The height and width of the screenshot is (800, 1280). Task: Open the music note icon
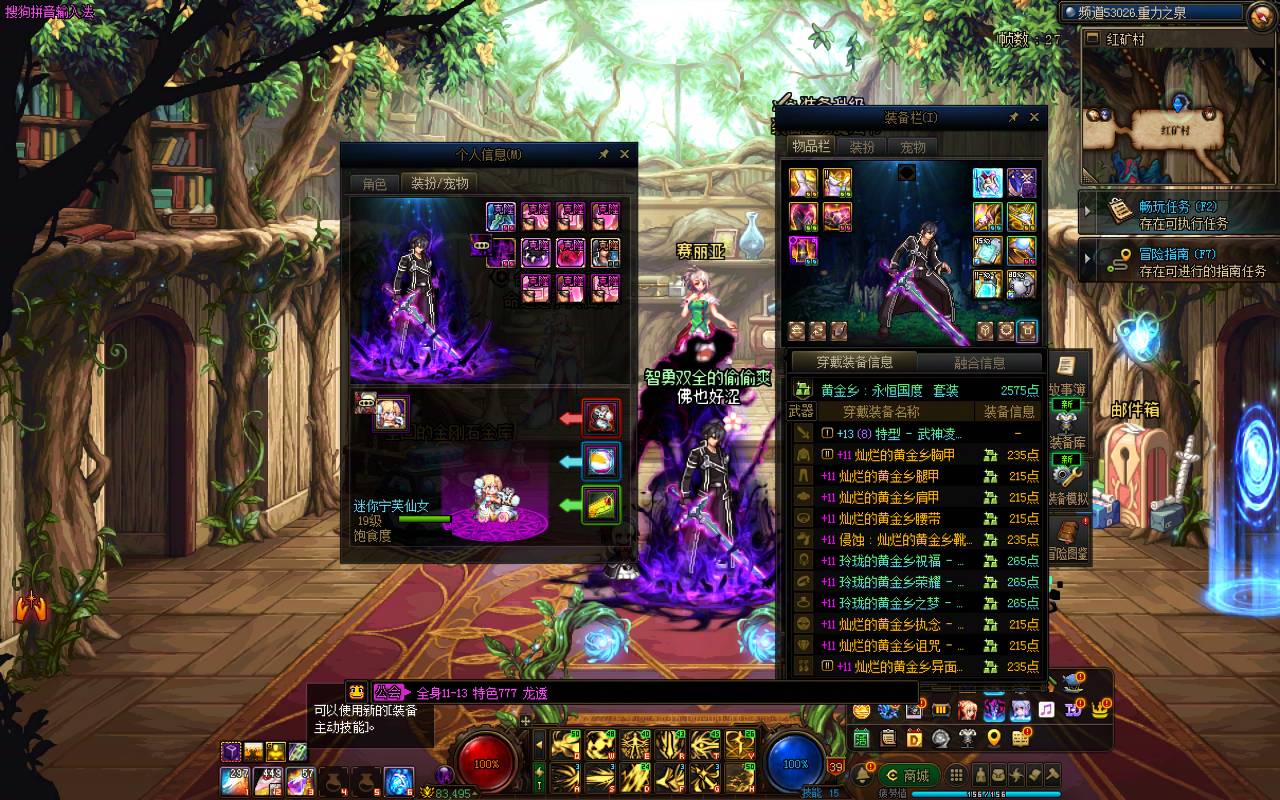pyautogui.click(x=1046, y=710)
